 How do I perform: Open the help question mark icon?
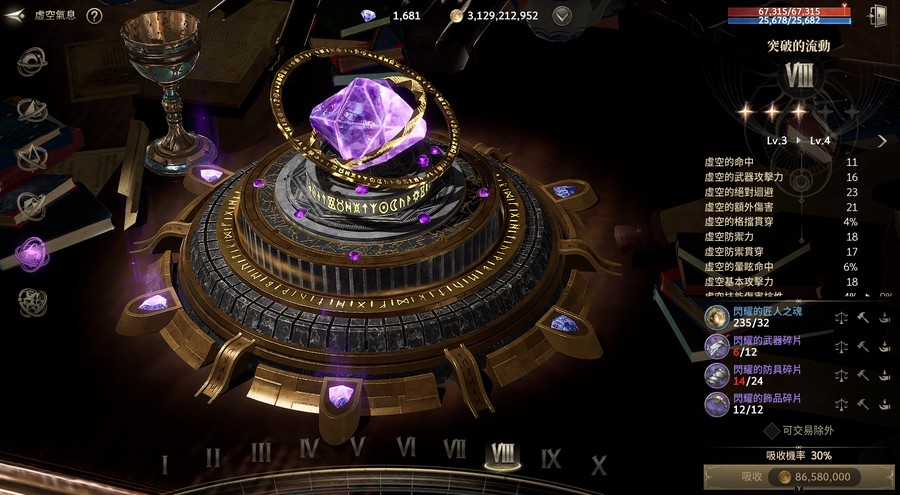point(94,16)
